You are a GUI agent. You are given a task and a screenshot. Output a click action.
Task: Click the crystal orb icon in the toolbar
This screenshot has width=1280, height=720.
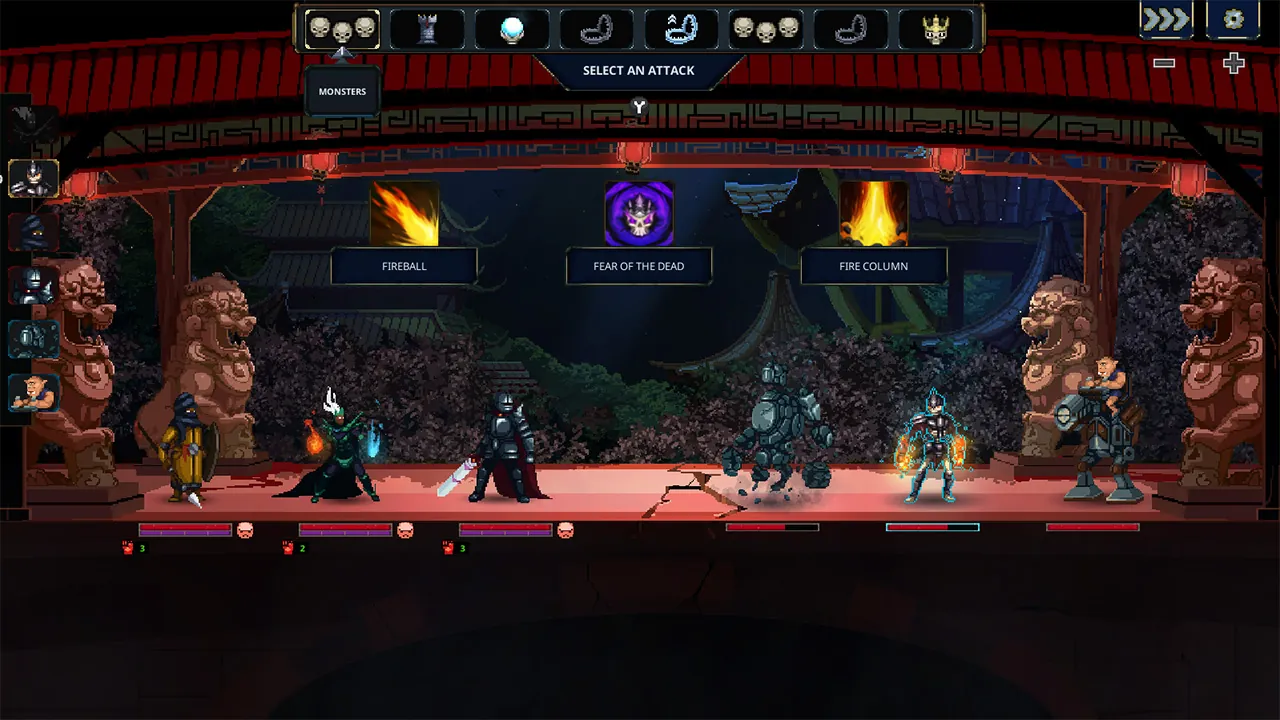tap(511, 29)
